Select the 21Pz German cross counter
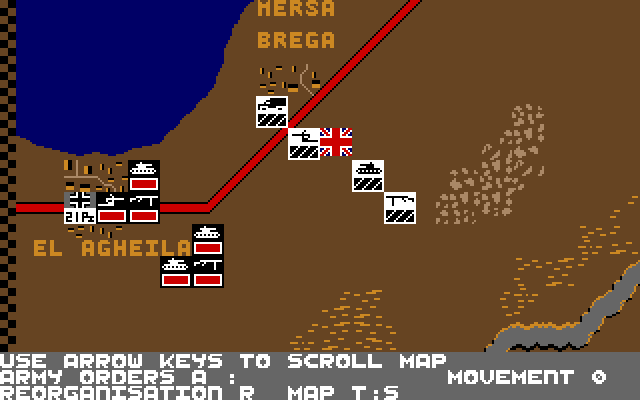The height and width of the screenshot is (400, 640). [x=80, y=208]
